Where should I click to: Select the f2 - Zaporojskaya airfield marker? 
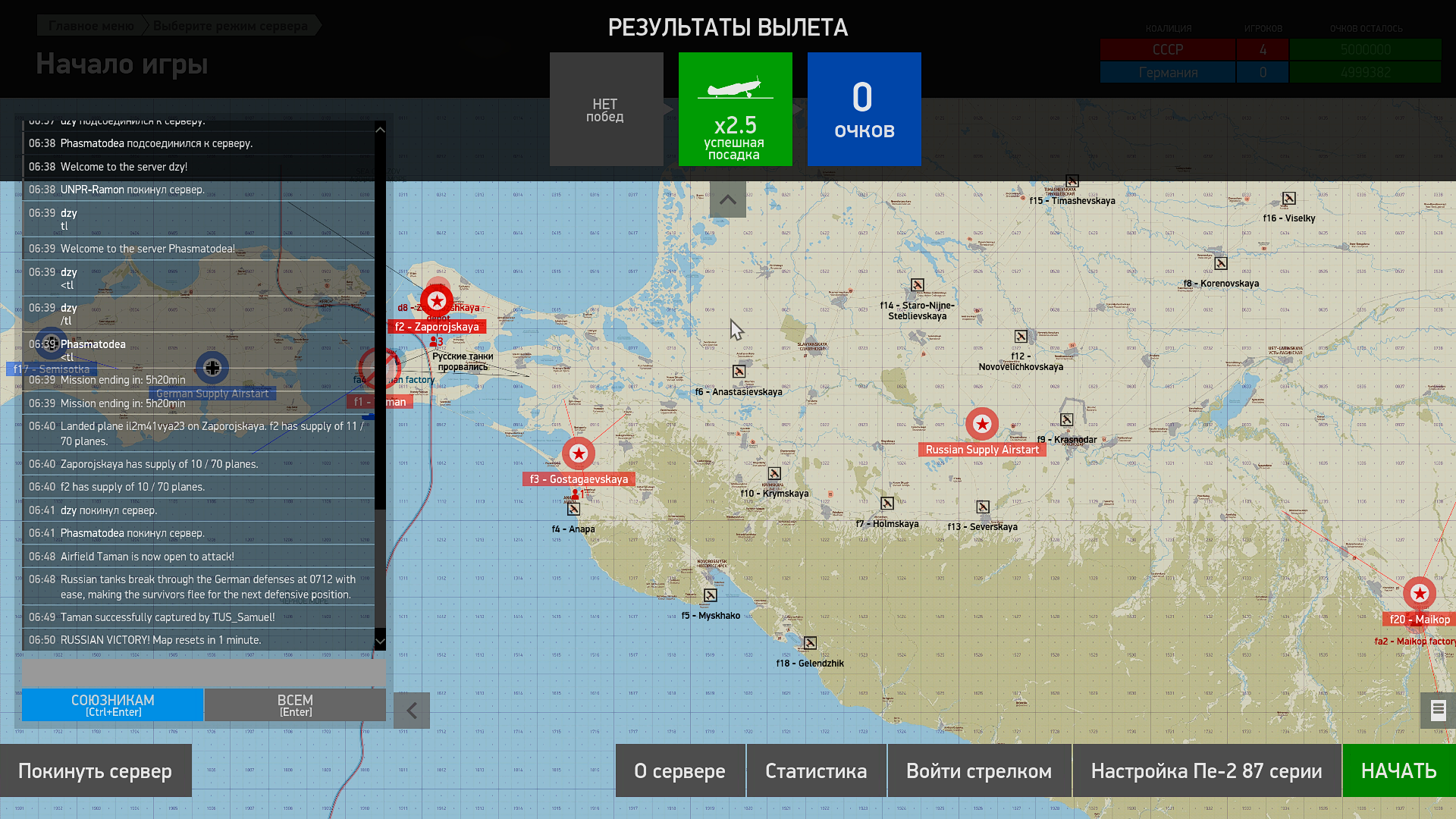tap(437, 302)
